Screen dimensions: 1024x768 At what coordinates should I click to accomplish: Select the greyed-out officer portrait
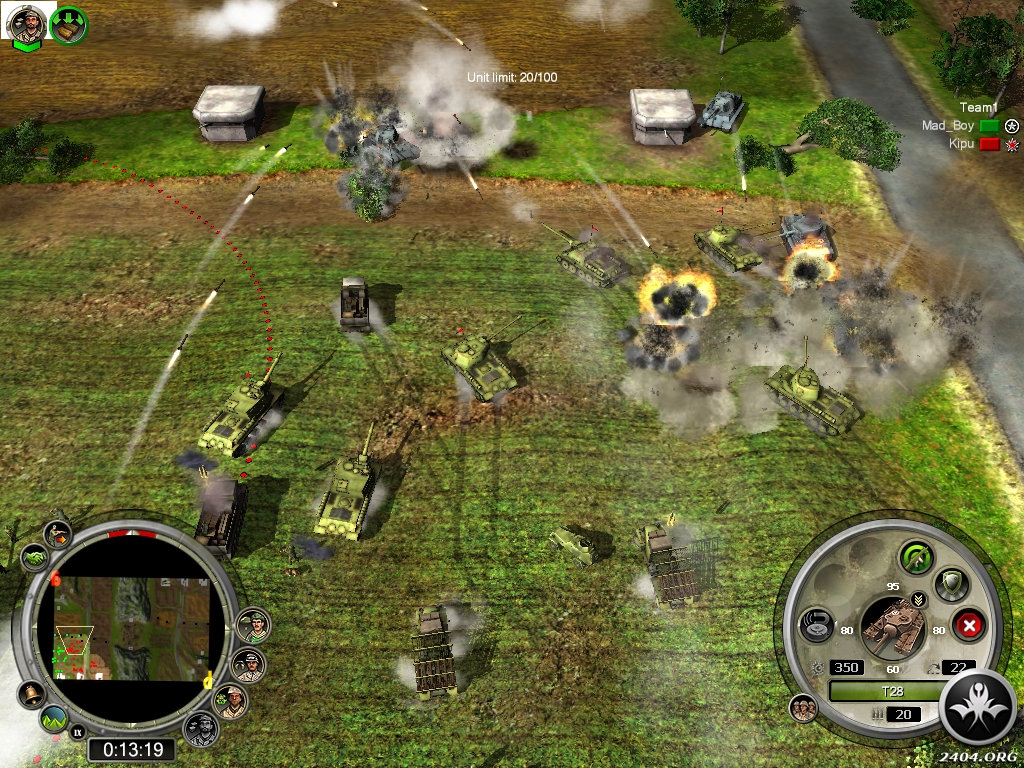click(201, 729)
